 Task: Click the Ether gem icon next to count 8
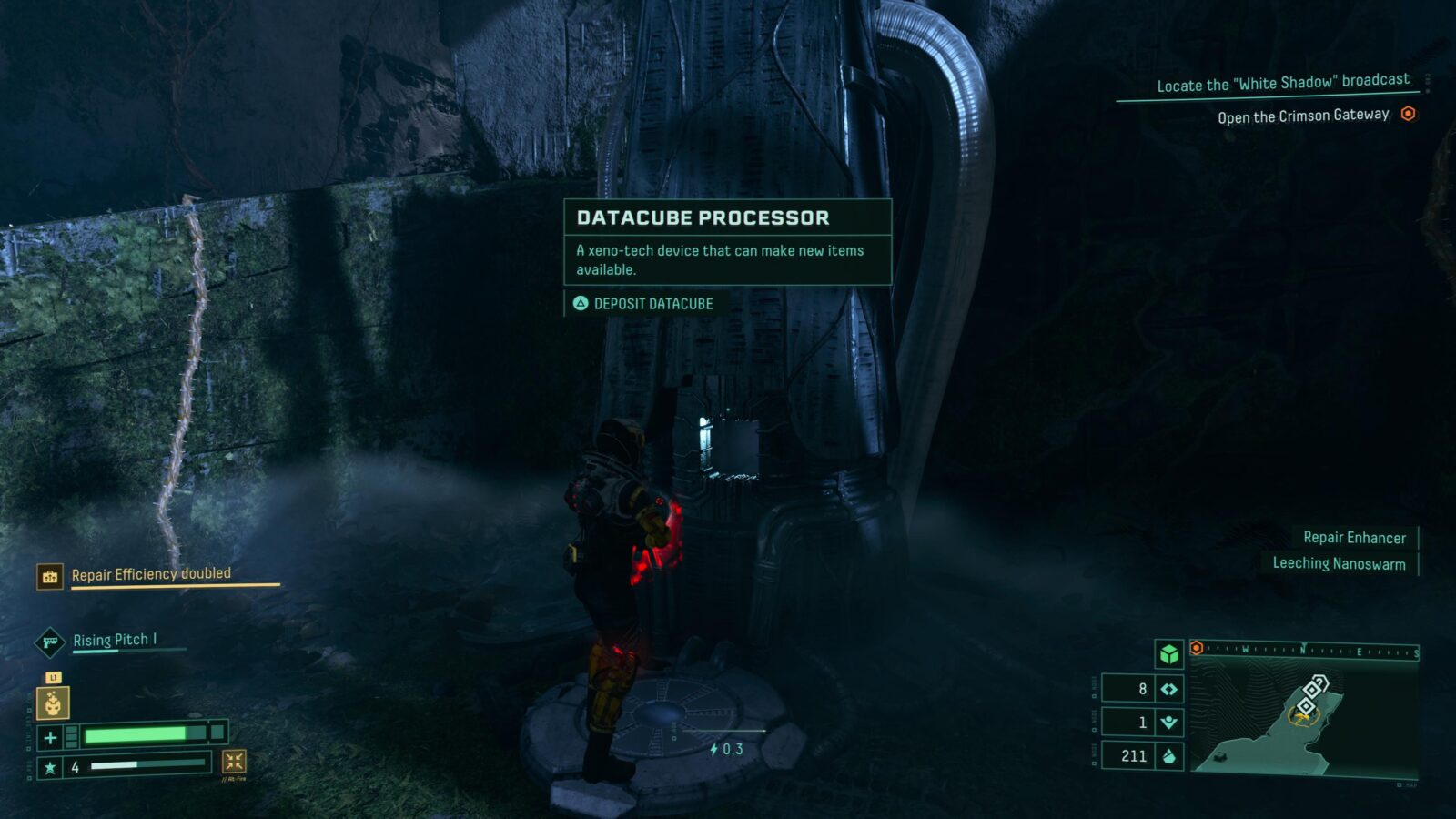[1170, 688]
